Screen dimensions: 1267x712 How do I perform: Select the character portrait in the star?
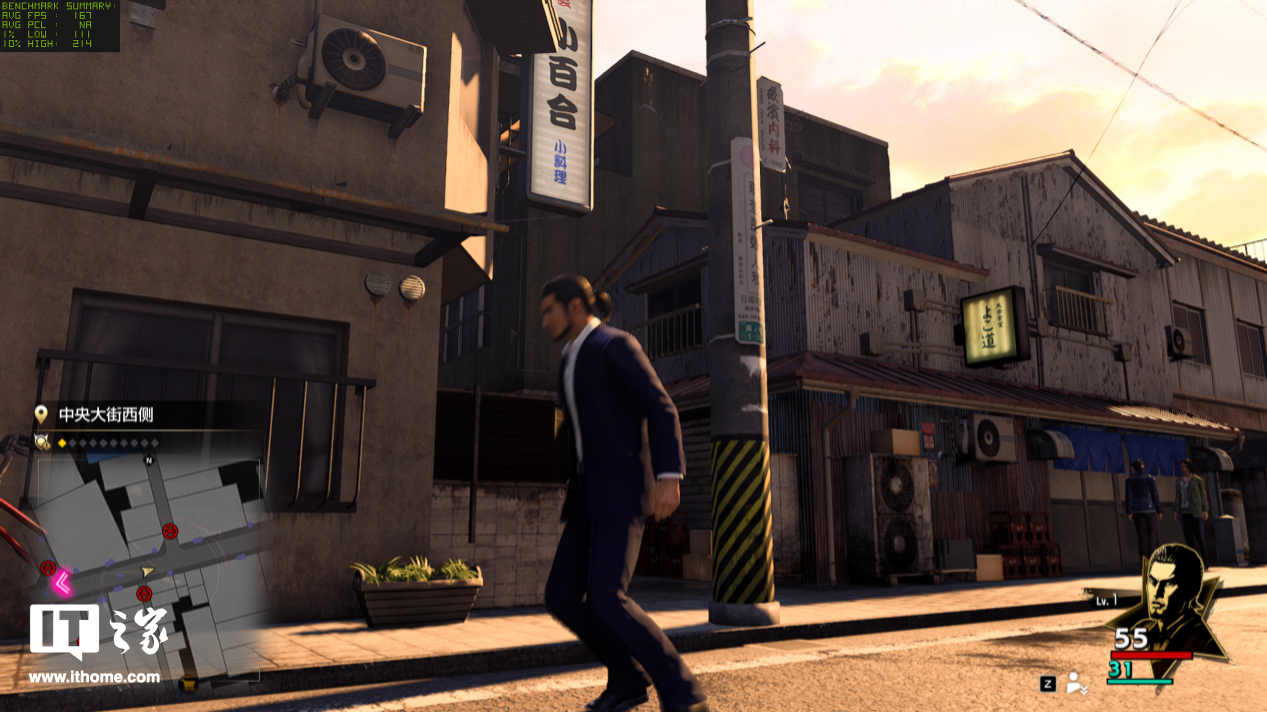pyautogui.click(x=1168, y=595)
